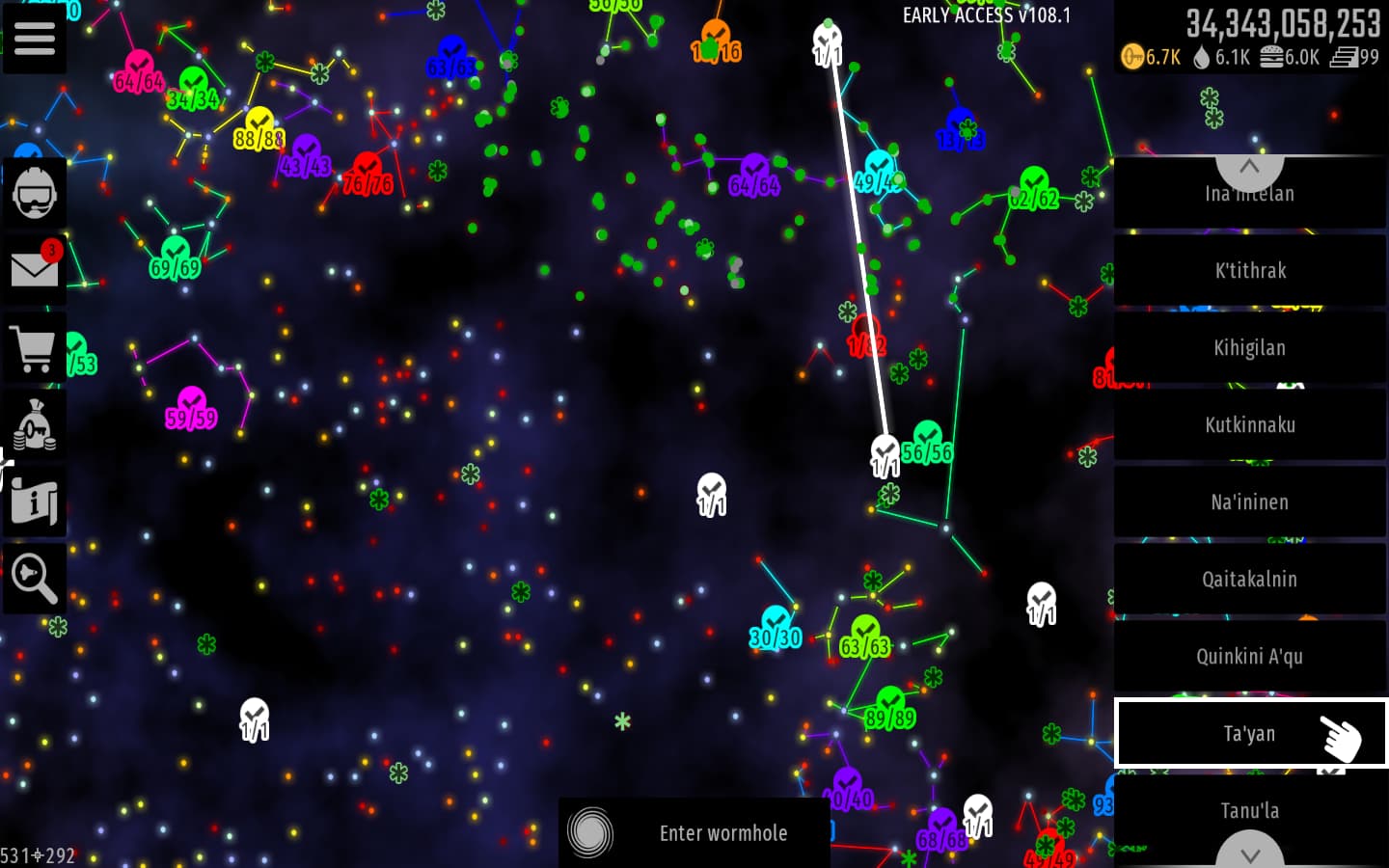Choose the Qaitakalnin entry

1249,580
